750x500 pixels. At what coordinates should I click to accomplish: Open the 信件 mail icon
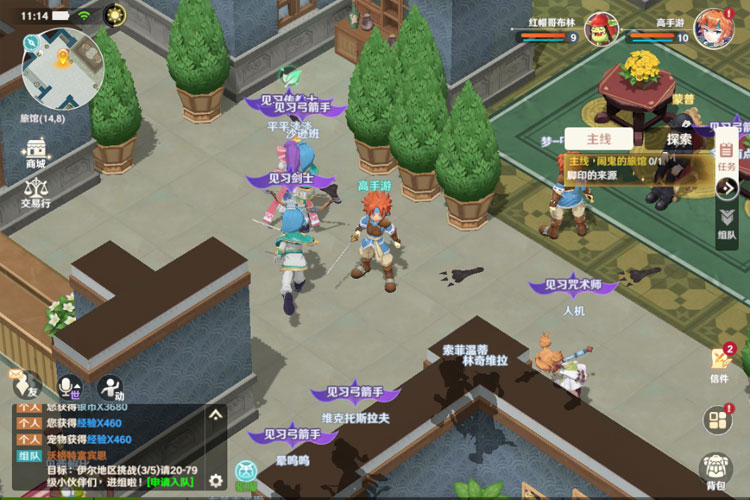pos(719,362)
